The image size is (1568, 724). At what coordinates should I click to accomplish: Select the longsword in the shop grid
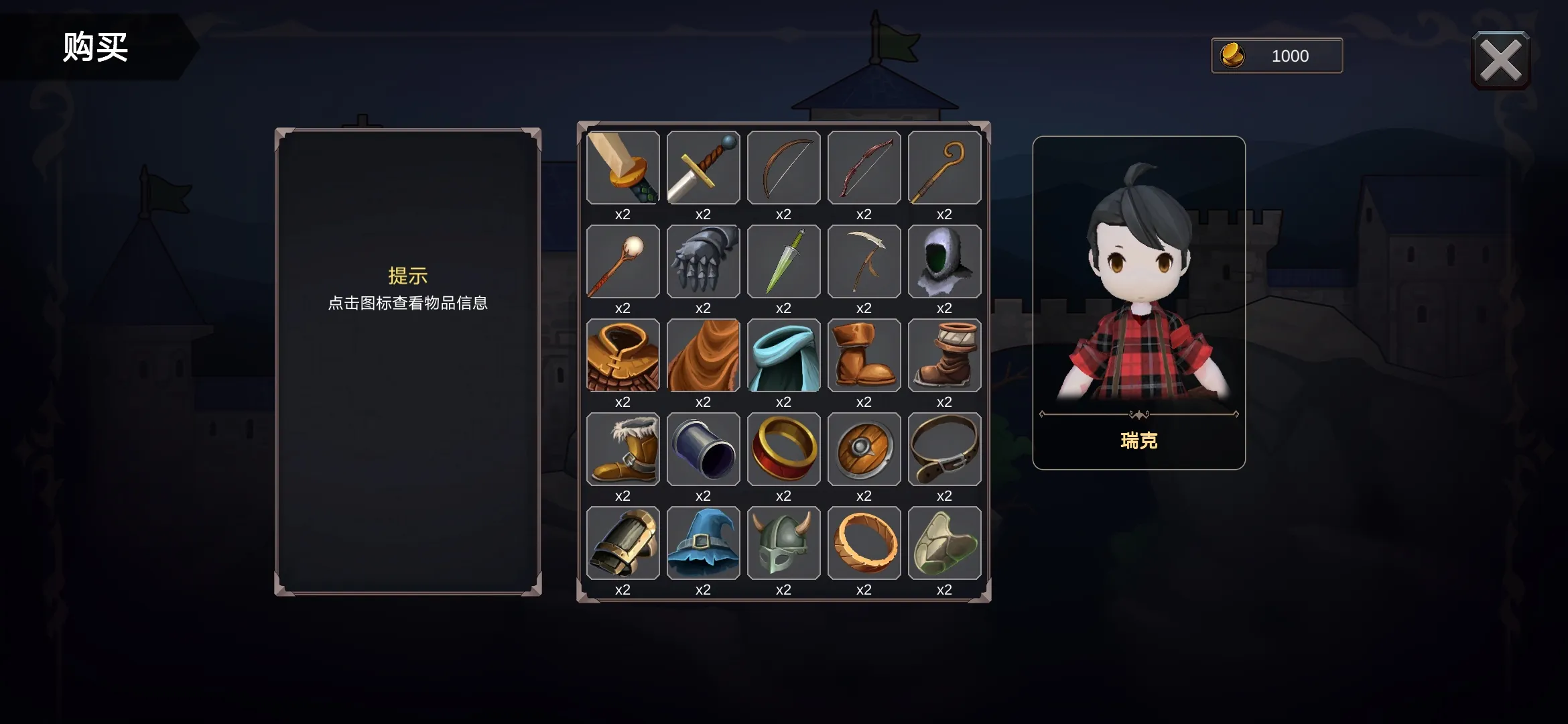pos(703,168)
